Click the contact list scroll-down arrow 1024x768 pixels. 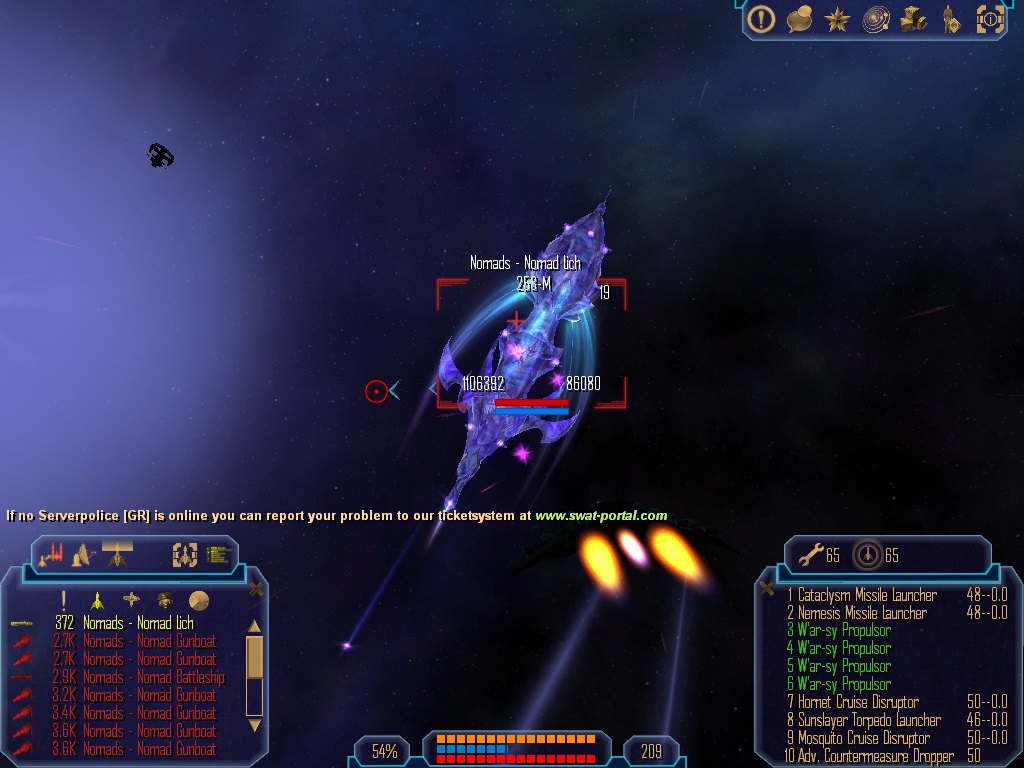[x=254, y=724]
